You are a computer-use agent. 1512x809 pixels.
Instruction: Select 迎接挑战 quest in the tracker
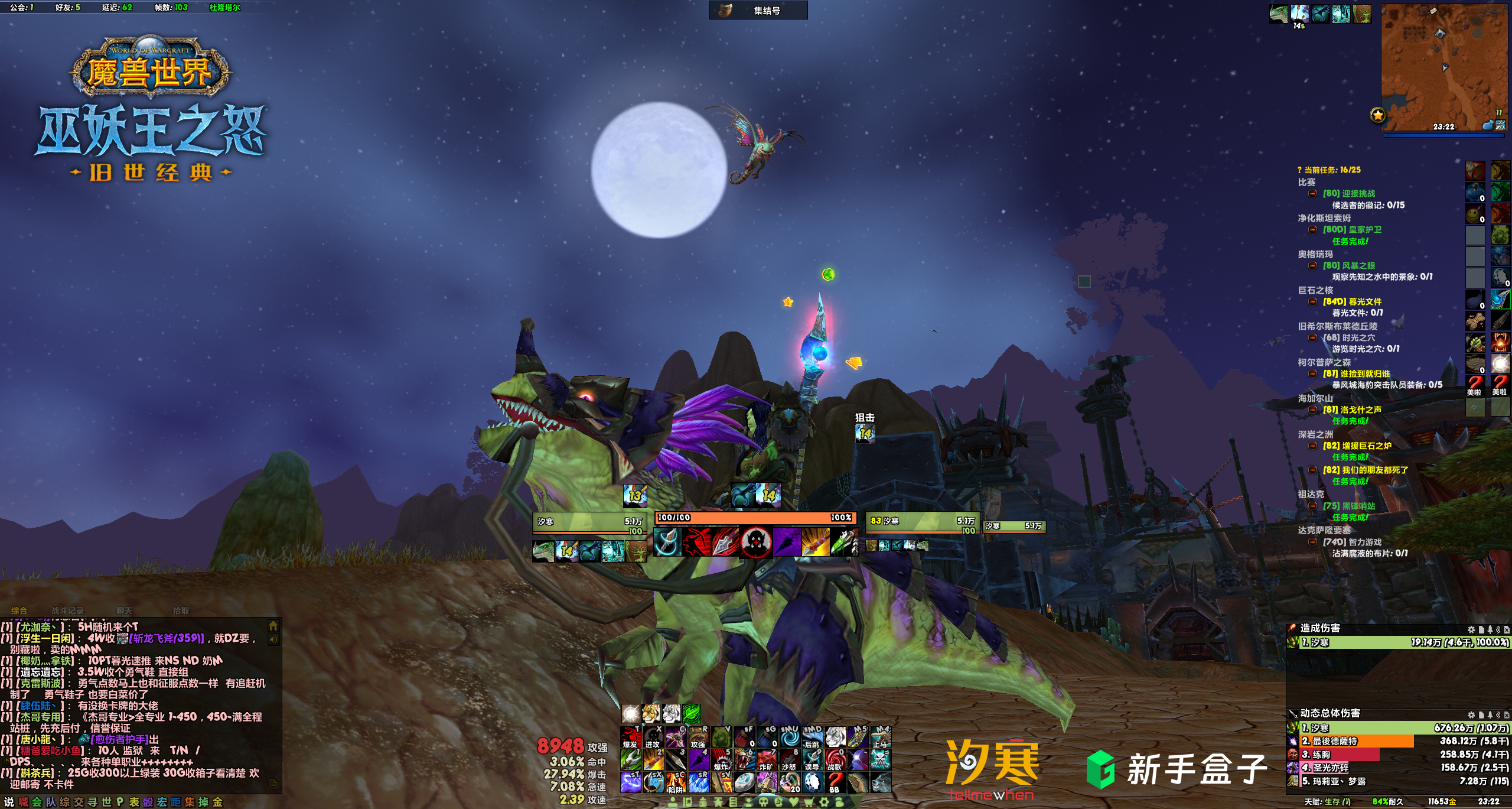[1349, 193]
